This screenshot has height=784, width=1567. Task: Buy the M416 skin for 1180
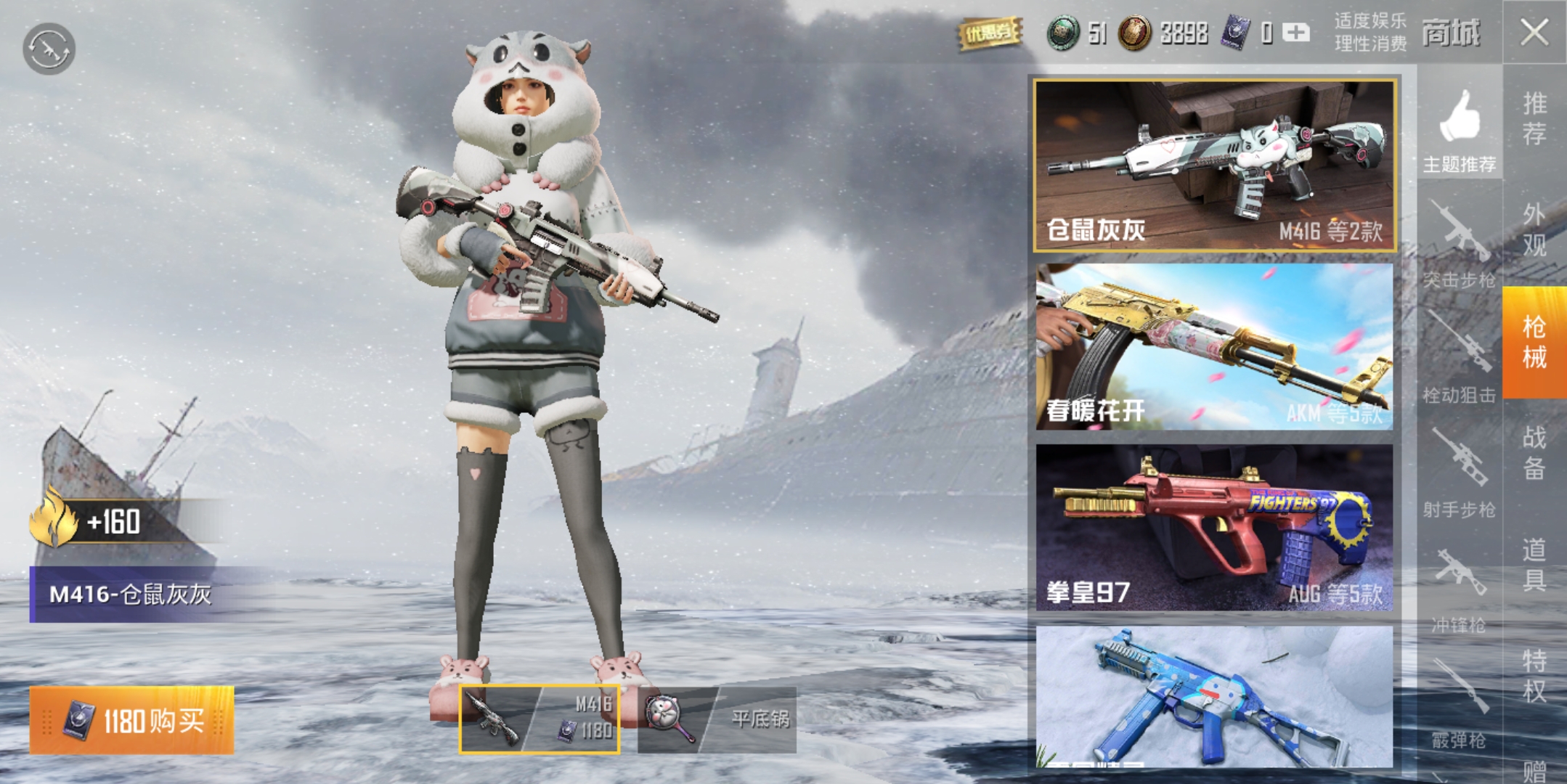(132, 720)
